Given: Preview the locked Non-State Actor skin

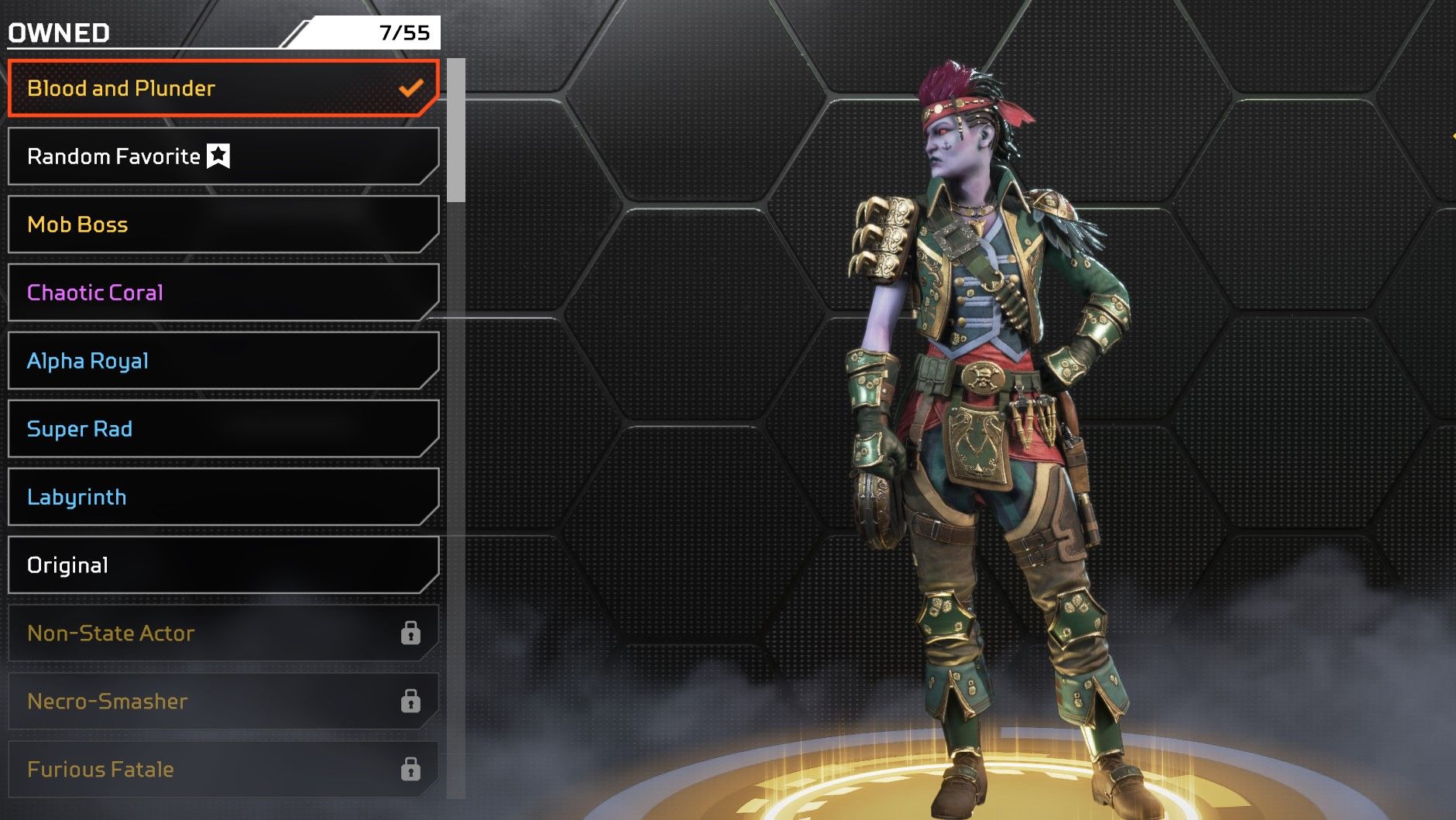Looking at the screenshot, I should click(x=223, y=633).
